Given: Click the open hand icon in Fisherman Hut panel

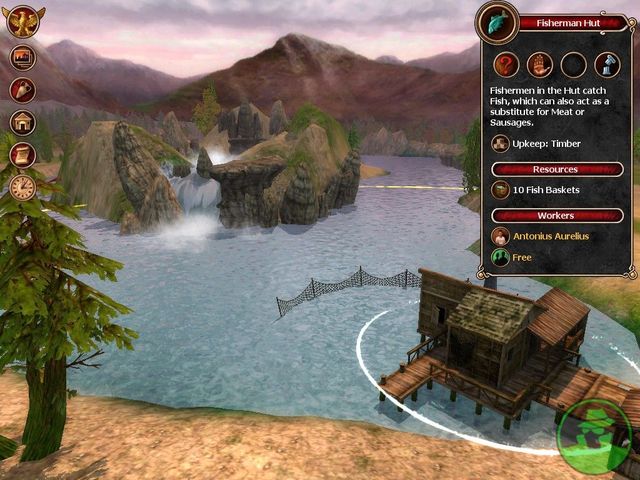Looking at the screenshot, I should [x=539, y=65].
